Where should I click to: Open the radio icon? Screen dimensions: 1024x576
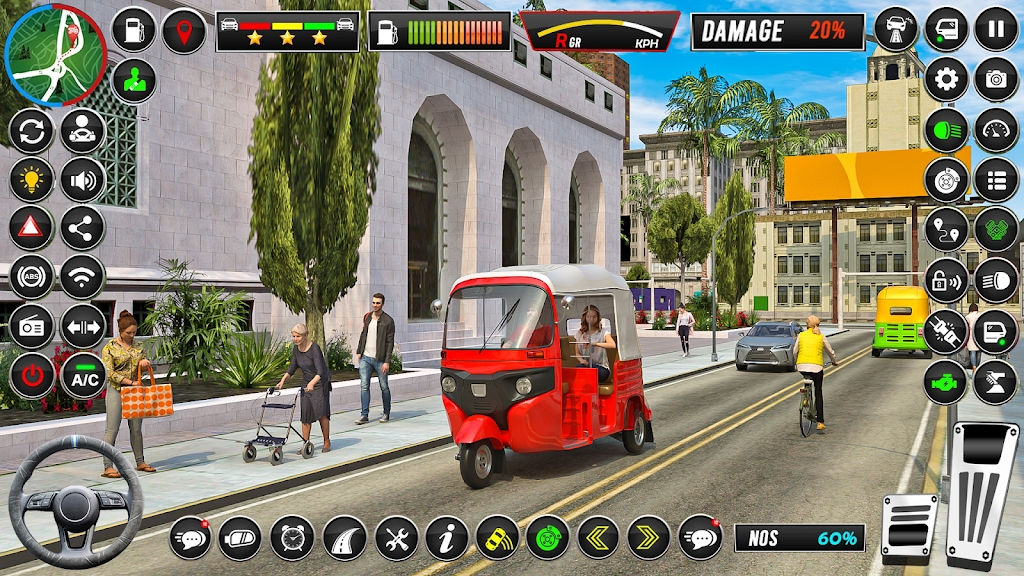tap(32, 326)
